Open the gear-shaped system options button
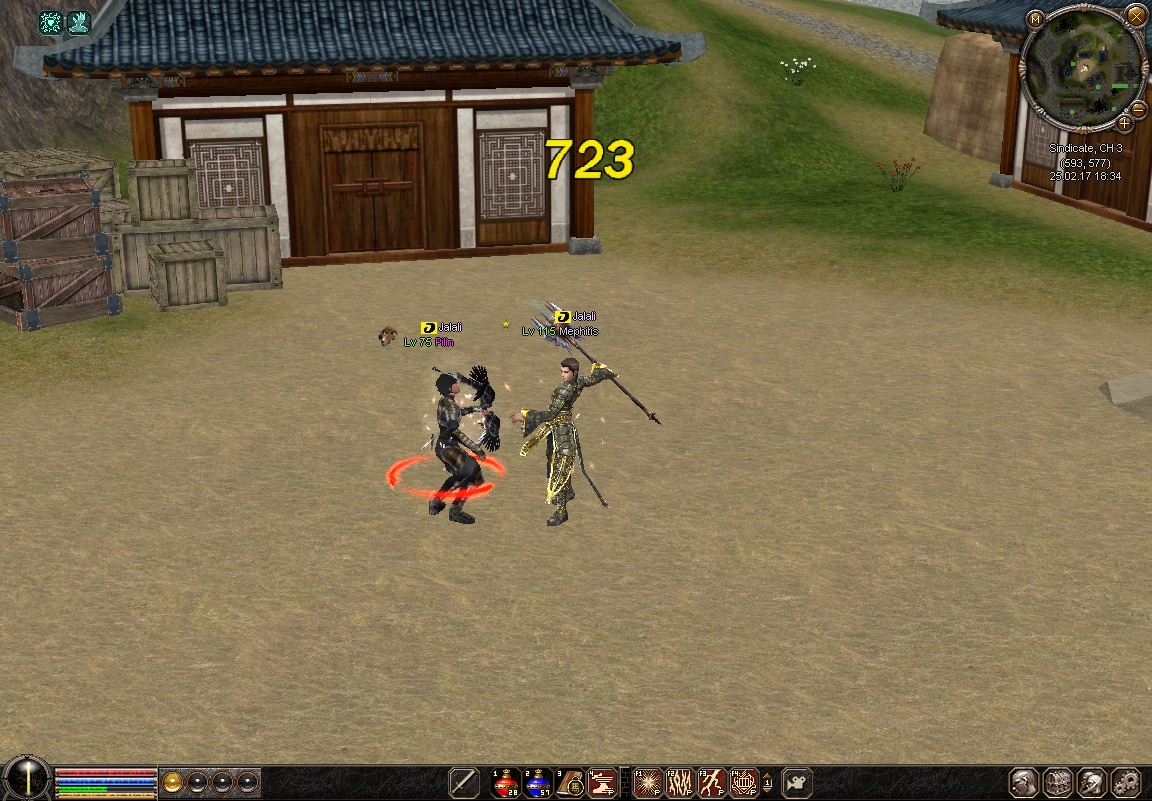This screenshot has height=801, width=1152. coord(1126,782)
